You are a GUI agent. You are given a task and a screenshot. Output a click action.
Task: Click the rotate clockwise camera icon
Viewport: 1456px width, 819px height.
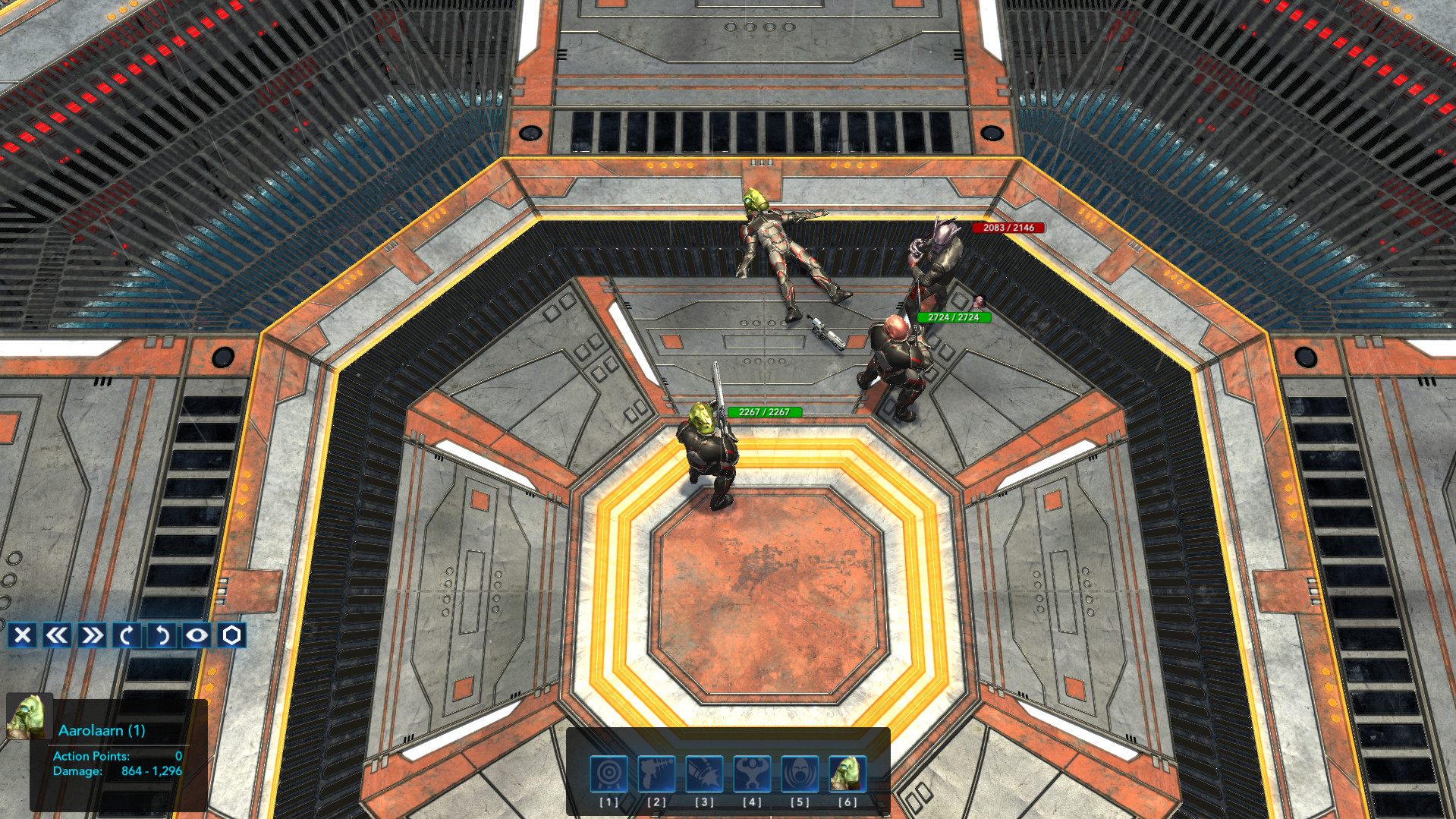coord(127,635)
